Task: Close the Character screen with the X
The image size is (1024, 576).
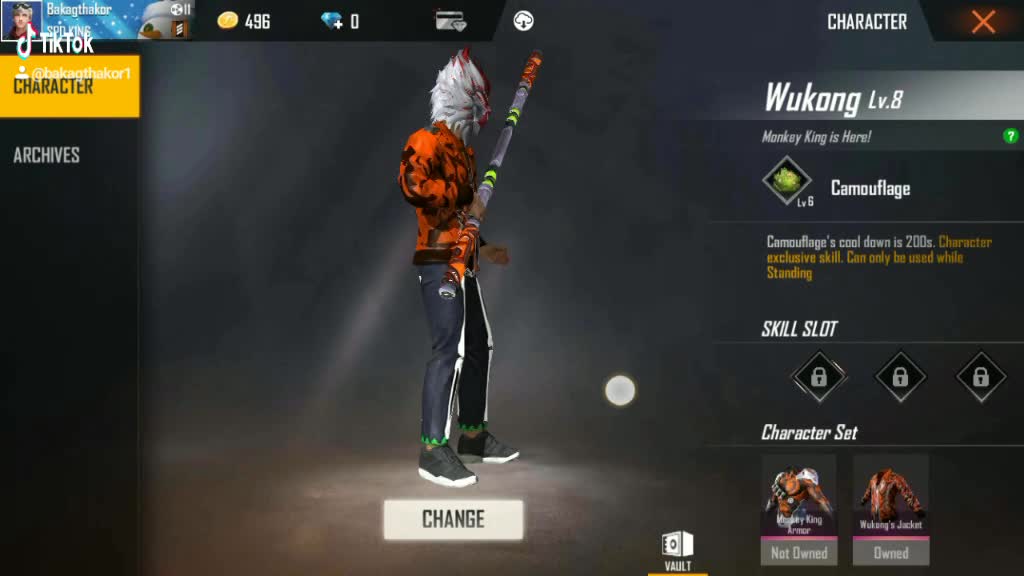Action: 983,22
